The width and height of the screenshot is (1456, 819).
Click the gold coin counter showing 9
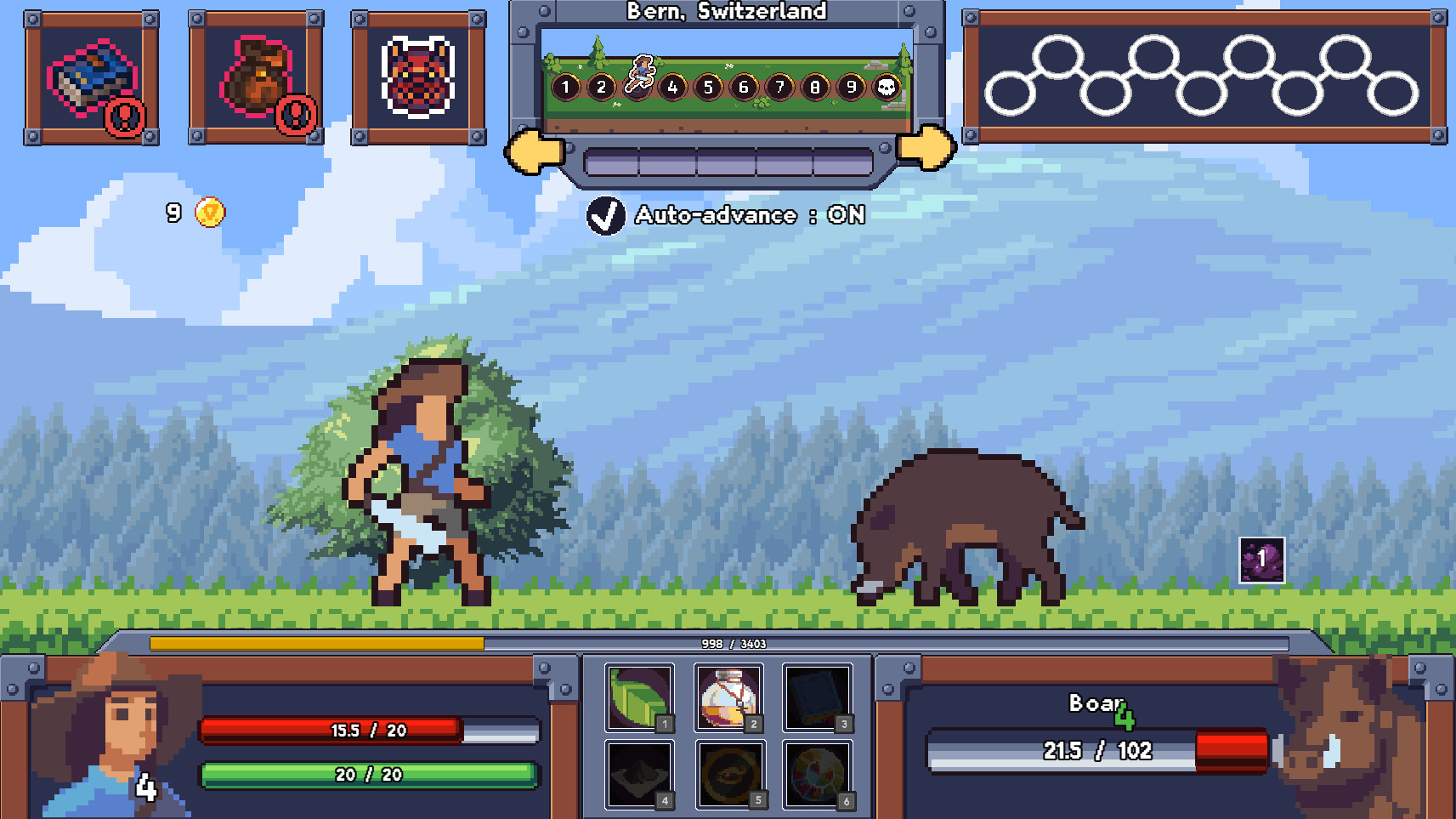click(193, 212)
